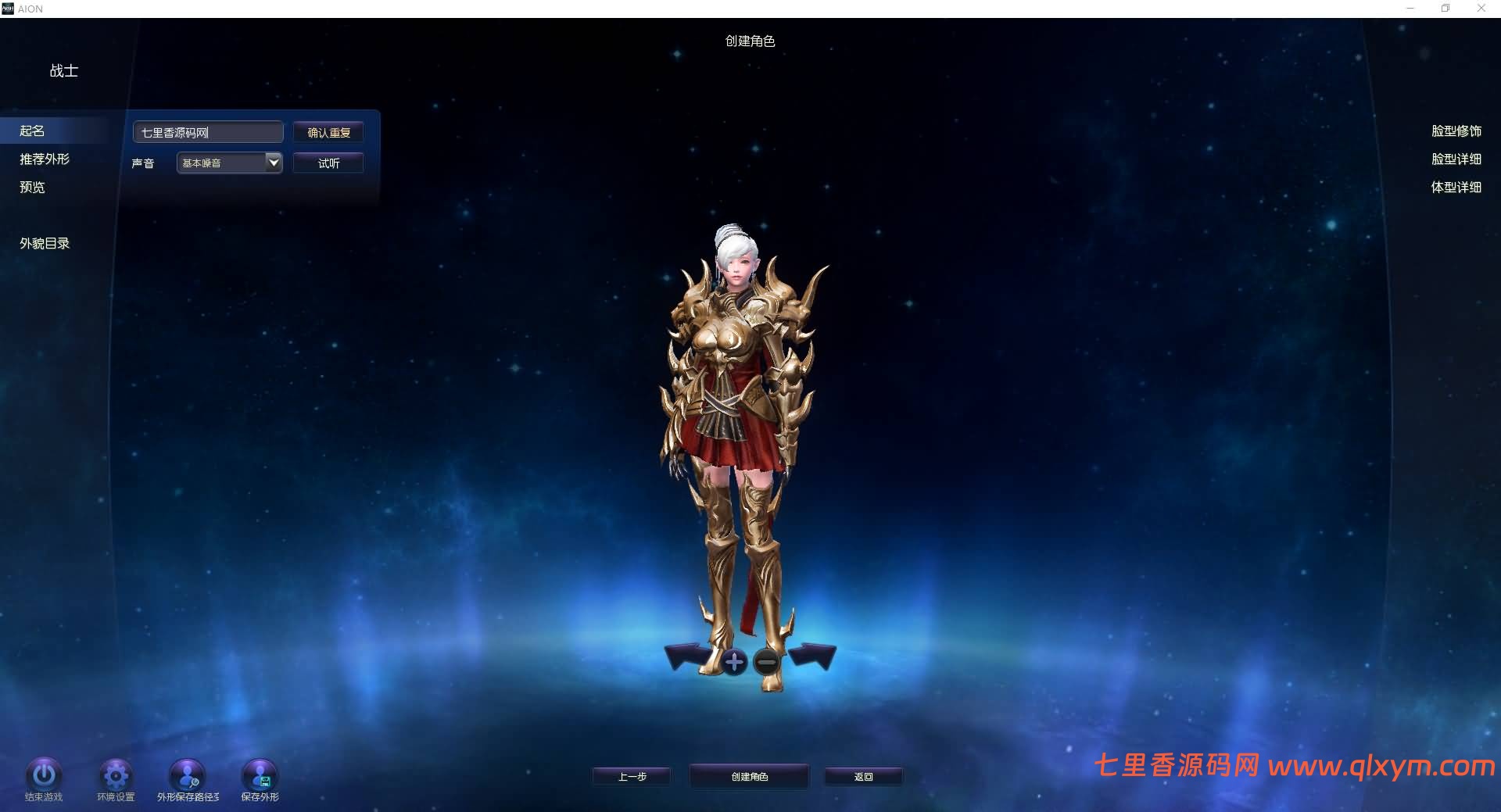
Task: Zoom out of character with minus icon
Action: click(765, 663)
